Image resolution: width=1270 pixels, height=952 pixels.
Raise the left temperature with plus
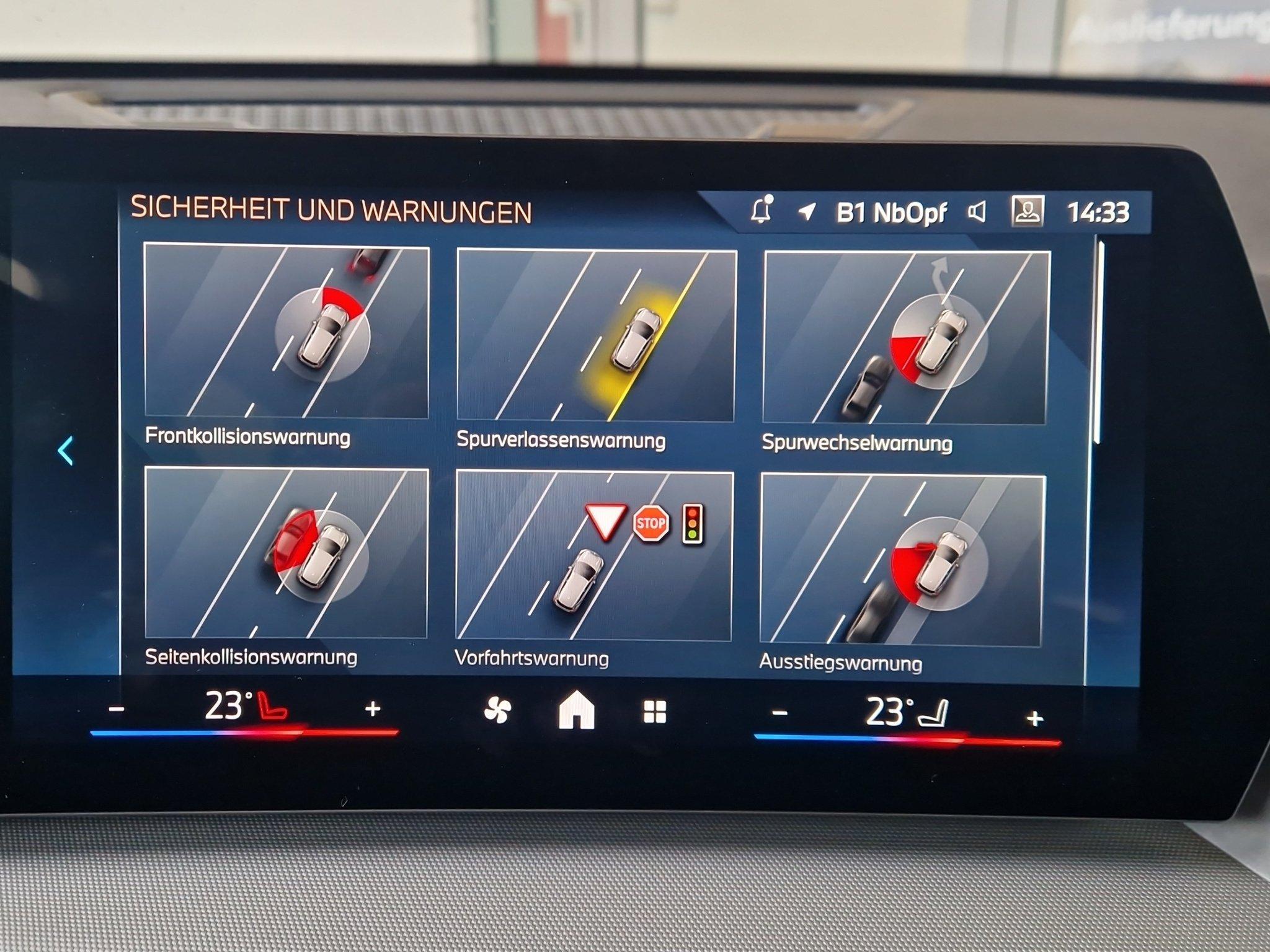(x=373, y=708)
